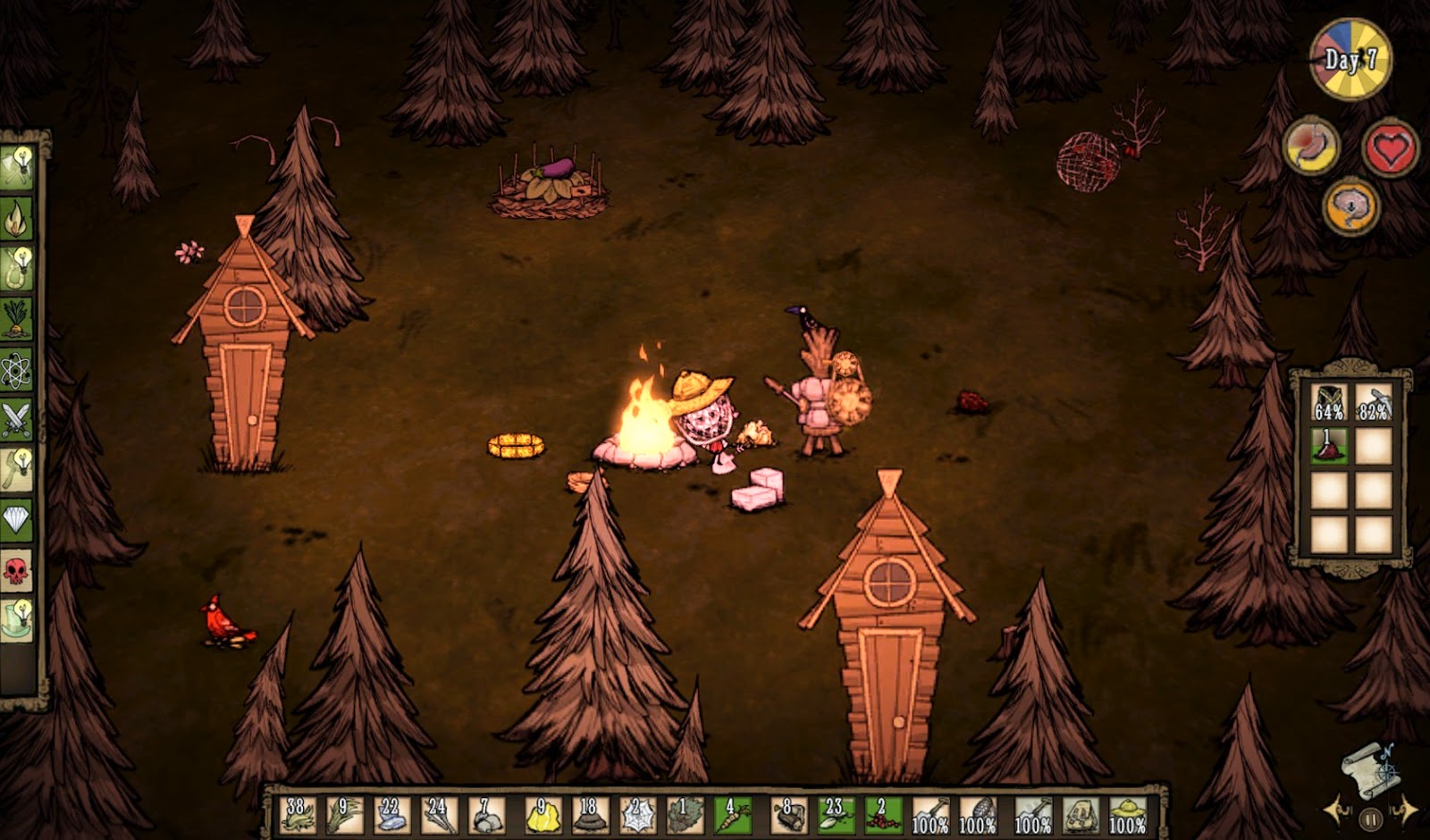Select the spider silk inventory slot
The width and height of the screenshot is (1430, 840).
click(x=637, y=814)
